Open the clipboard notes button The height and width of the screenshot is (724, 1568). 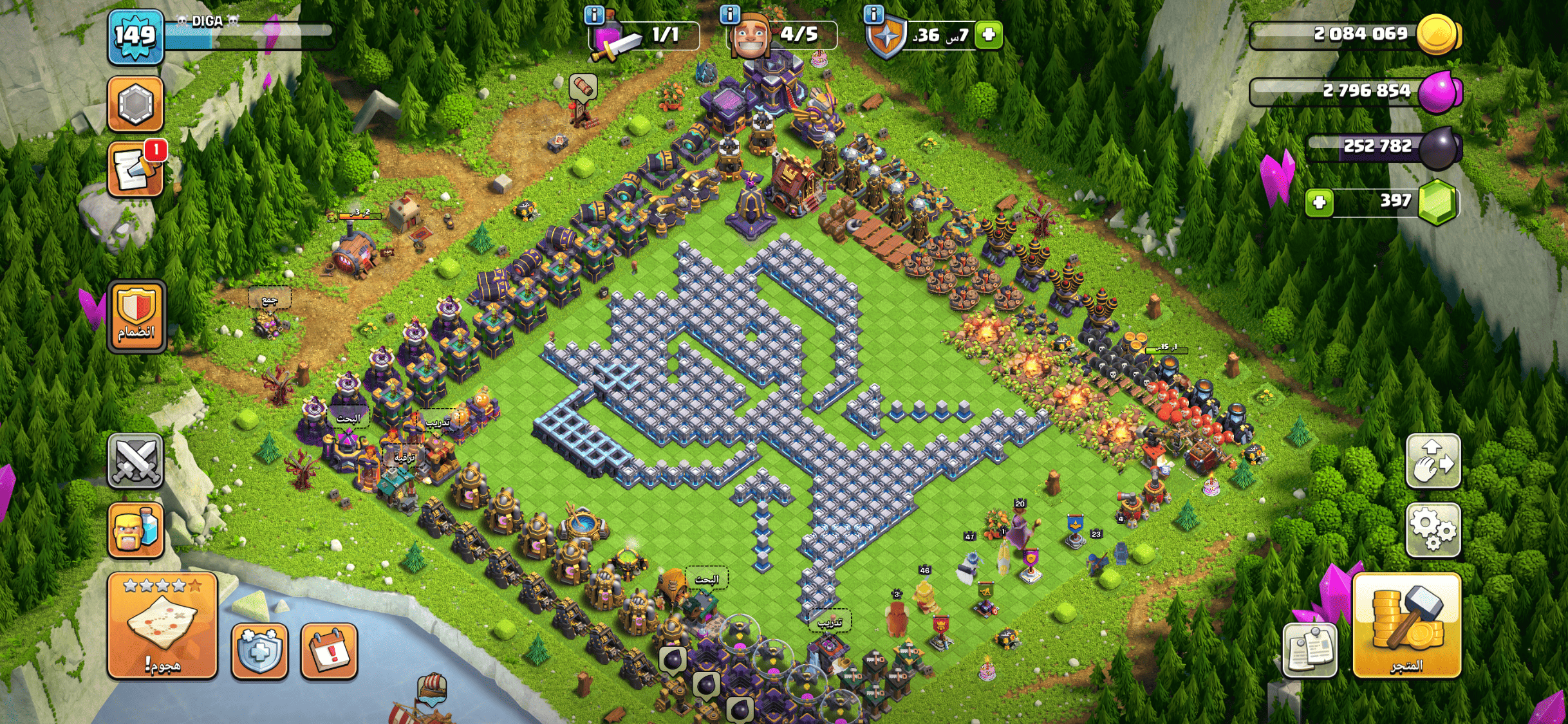click(1309, 650)
